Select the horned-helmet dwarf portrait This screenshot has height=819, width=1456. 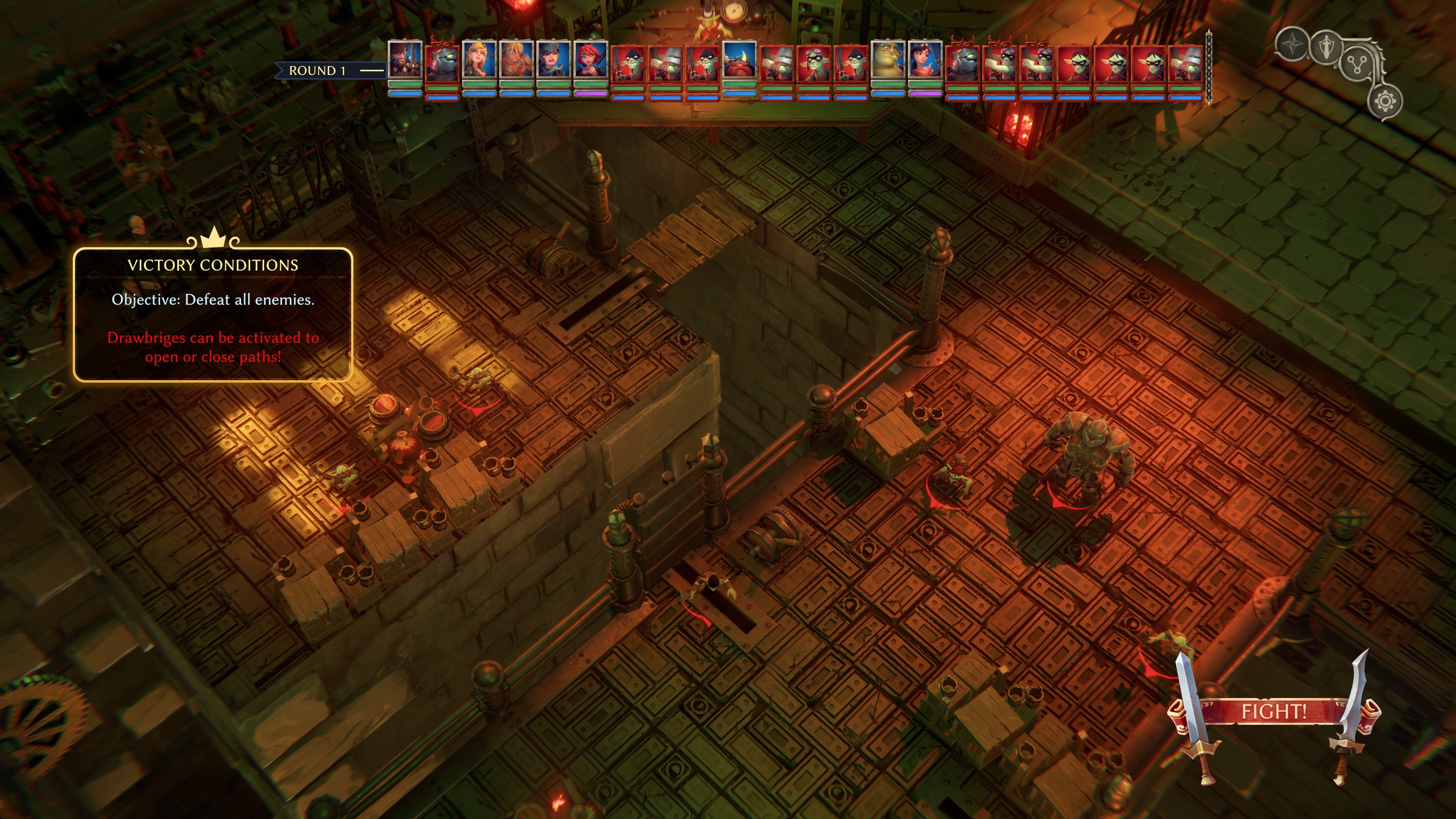739,60
